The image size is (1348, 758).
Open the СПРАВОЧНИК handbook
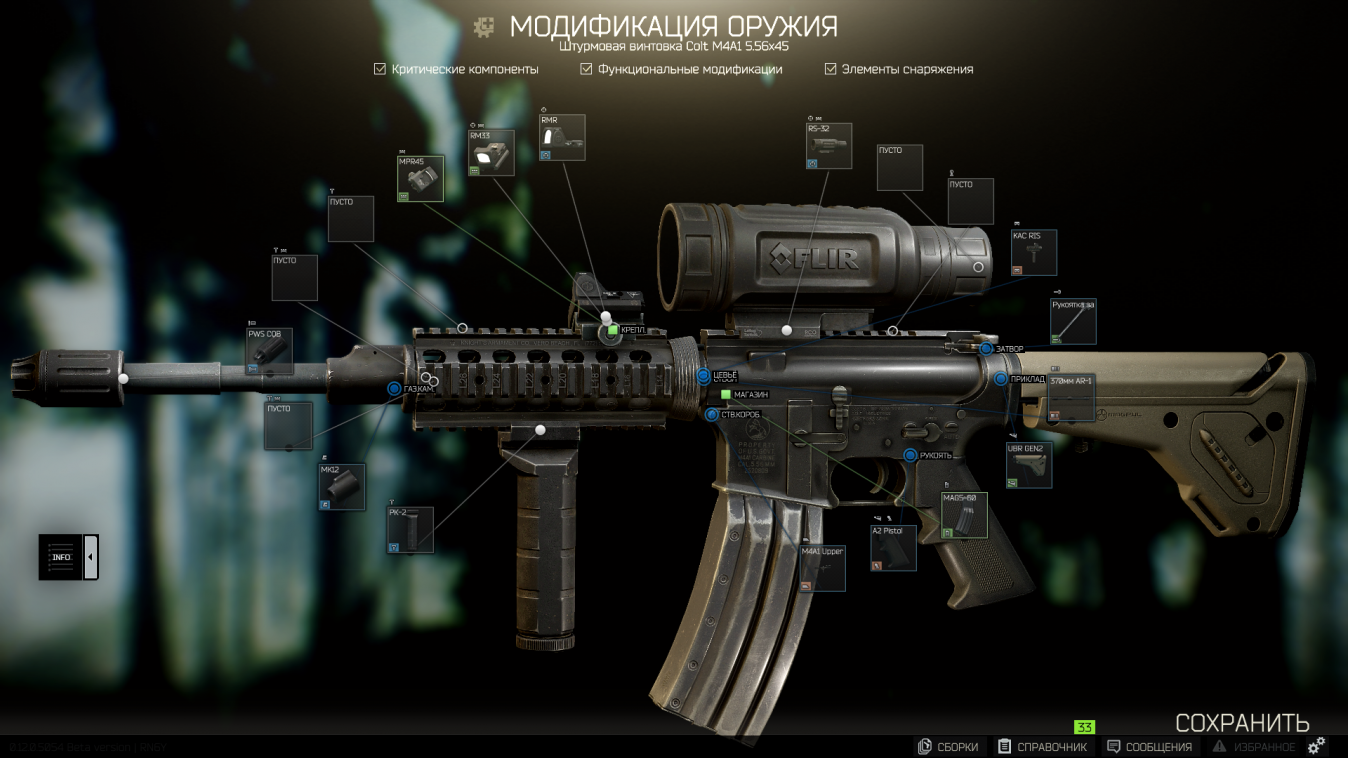click(x=1042, y=747)
